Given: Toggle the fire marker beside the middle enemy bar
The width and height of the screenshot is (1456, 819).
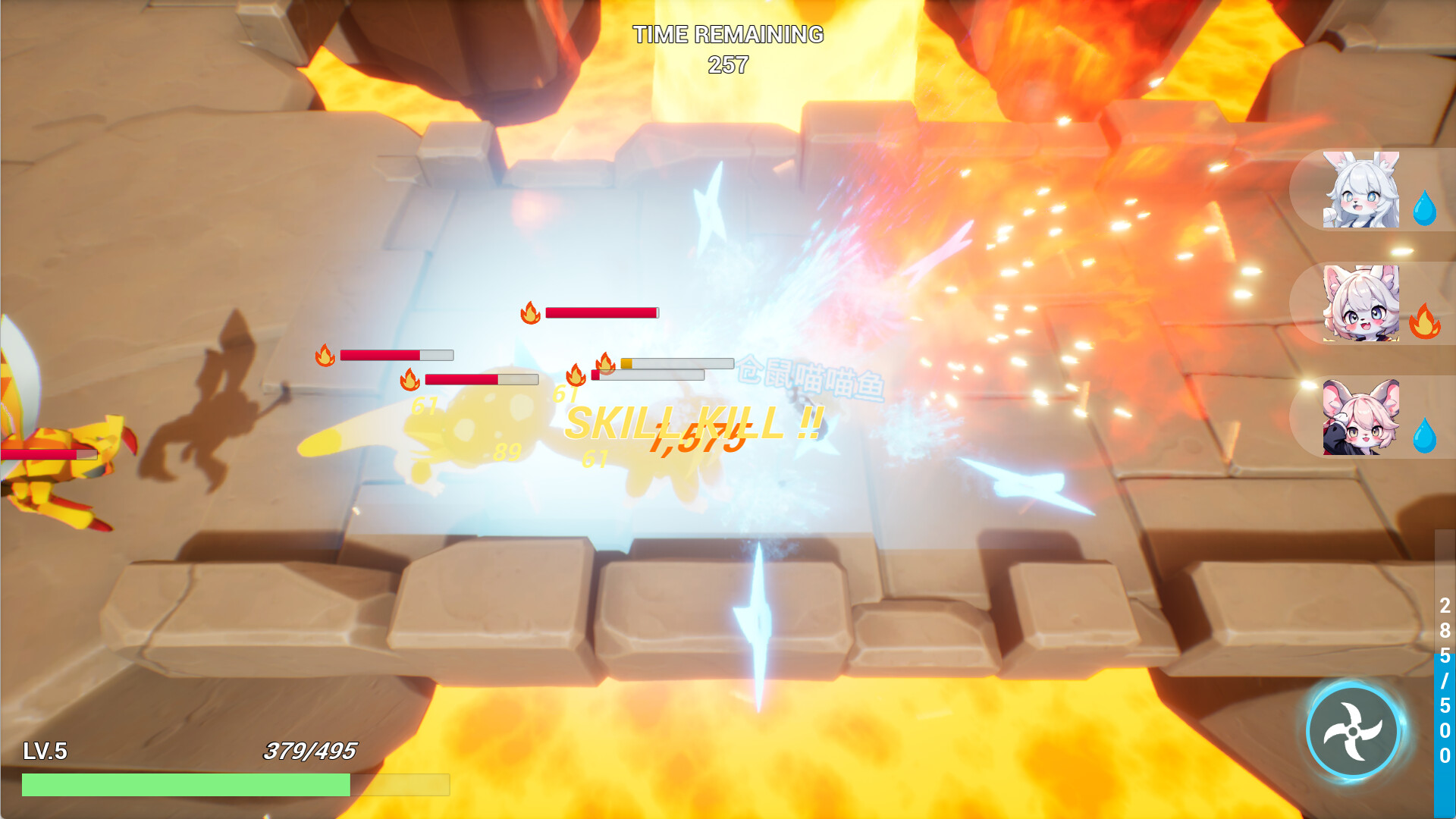Looking at the screenshot, I should click(410, 379).
